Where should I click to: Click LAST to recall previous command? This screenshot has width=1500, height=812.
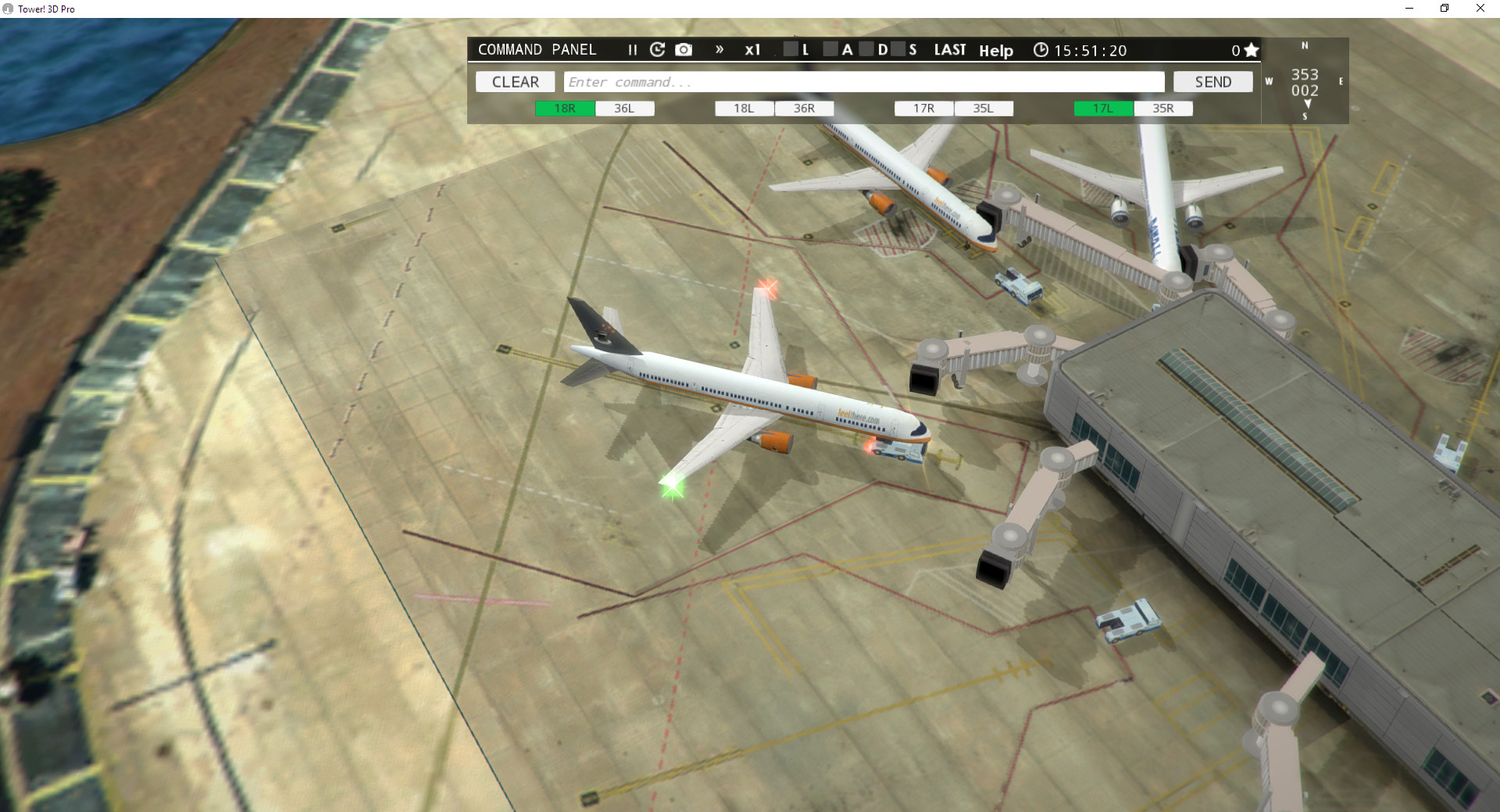(x=949, y=49)
